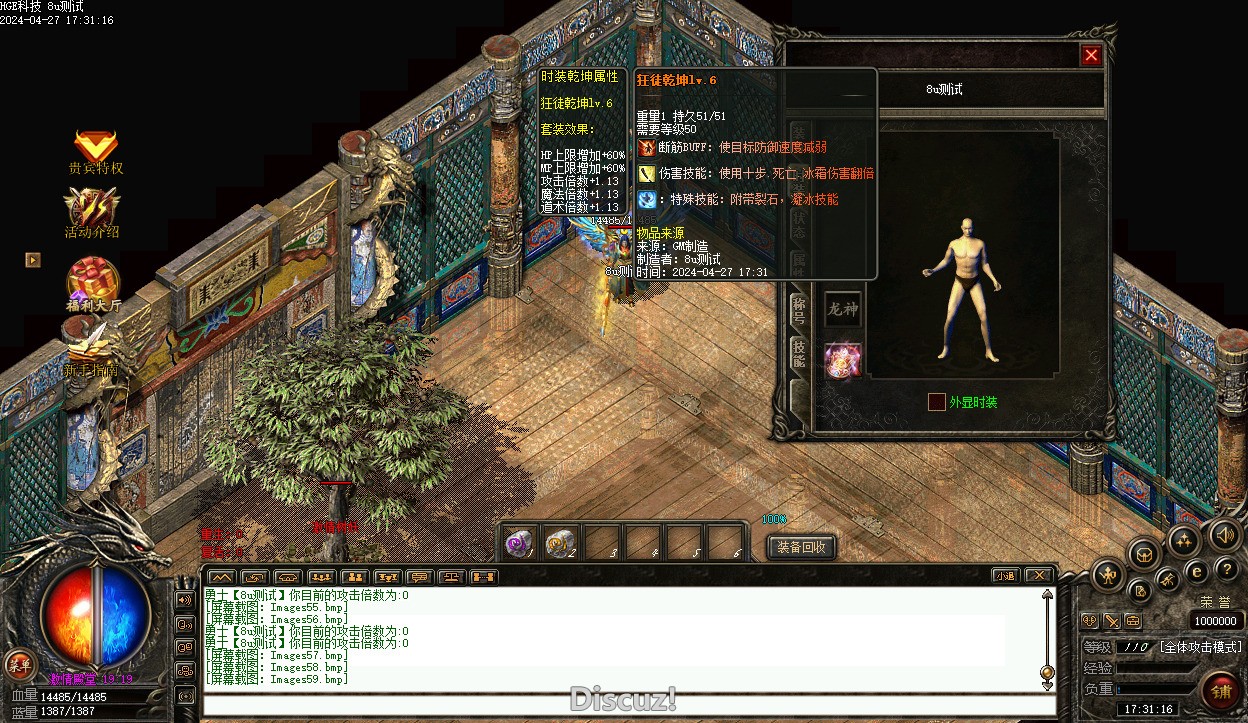Select the equipped fashion item slot
This screenshot has width=1248, height=723.
(x=842, y=360)
